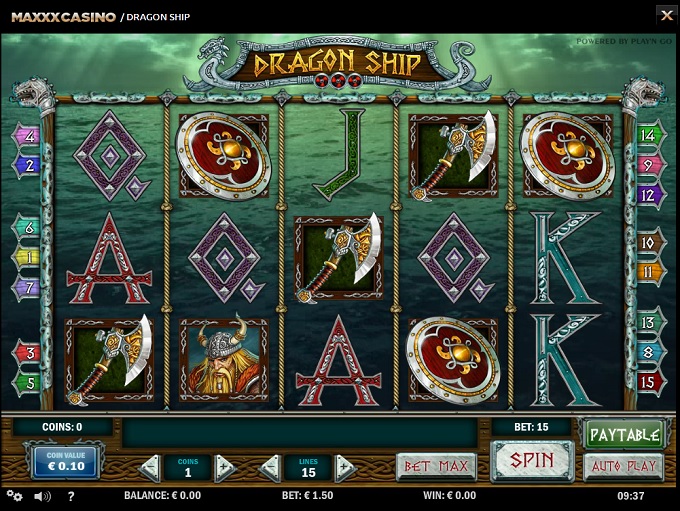
Task: Open the gear settings menu
Action: click(x=14, y=496)
